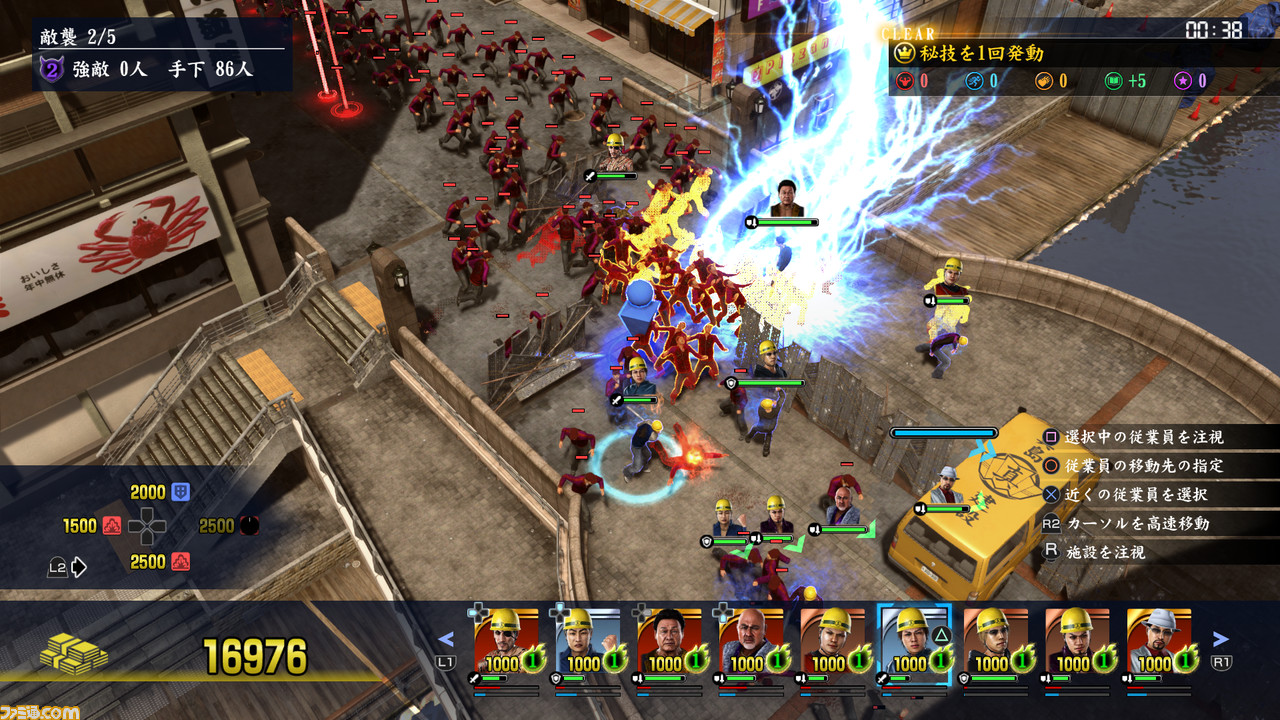Click the dark cooldown skill icon
1280x720 pixels.
point(249,526)
